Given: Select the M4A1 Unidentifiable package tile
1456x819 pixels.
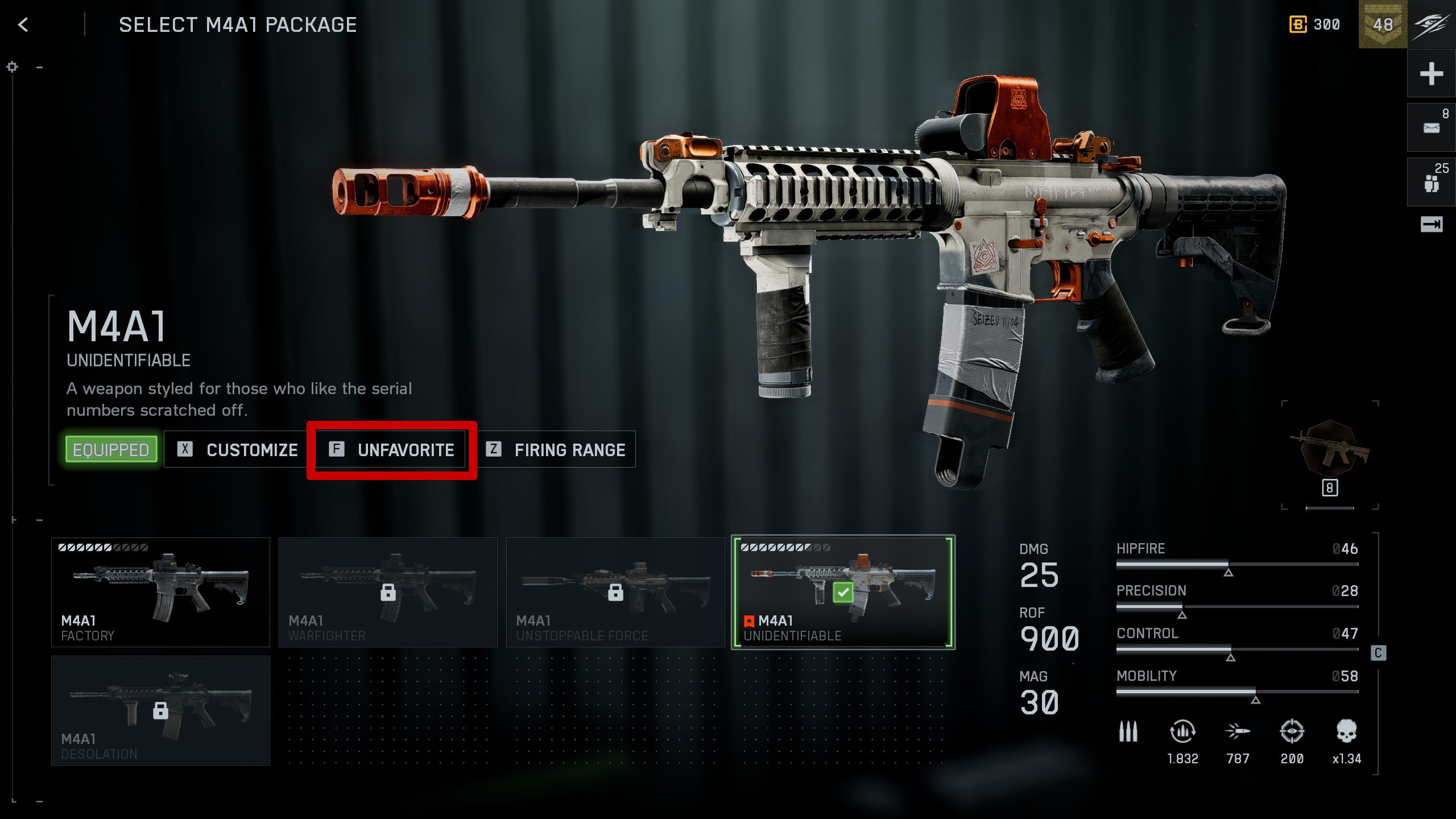Looking at the screenshot, I should (843, 591).
